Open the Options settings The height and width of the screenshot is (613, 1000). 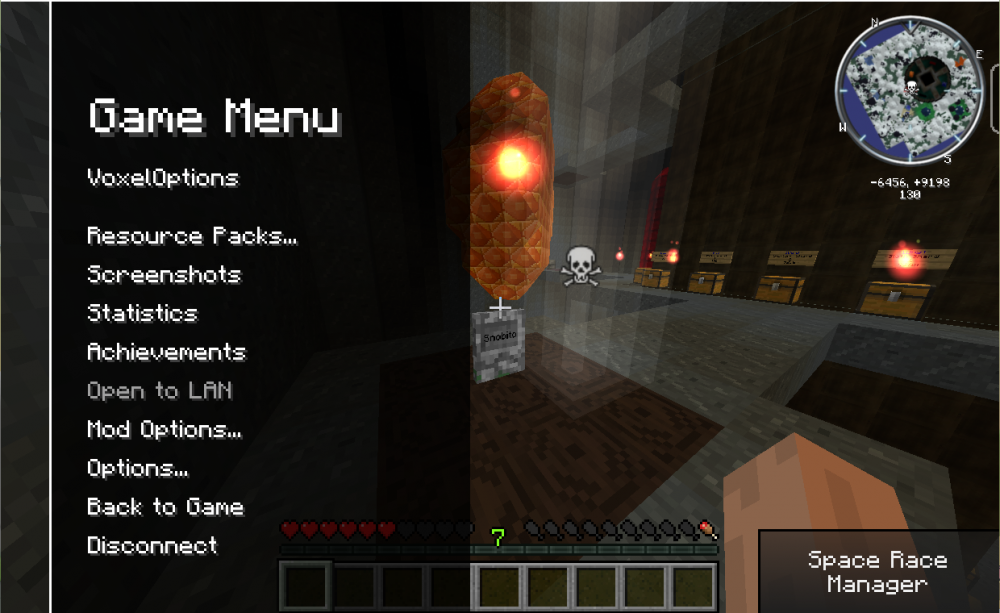138,468
